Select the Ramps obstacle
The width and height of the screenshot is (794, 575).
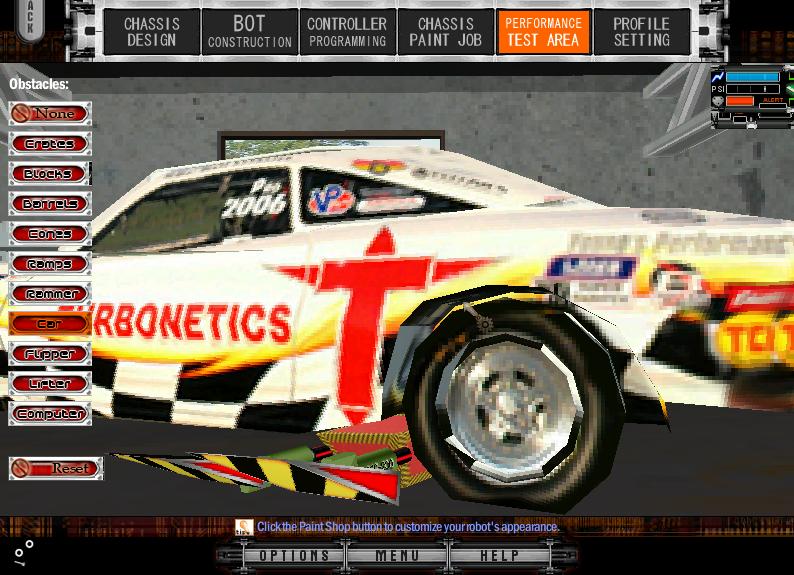(50, 264)
